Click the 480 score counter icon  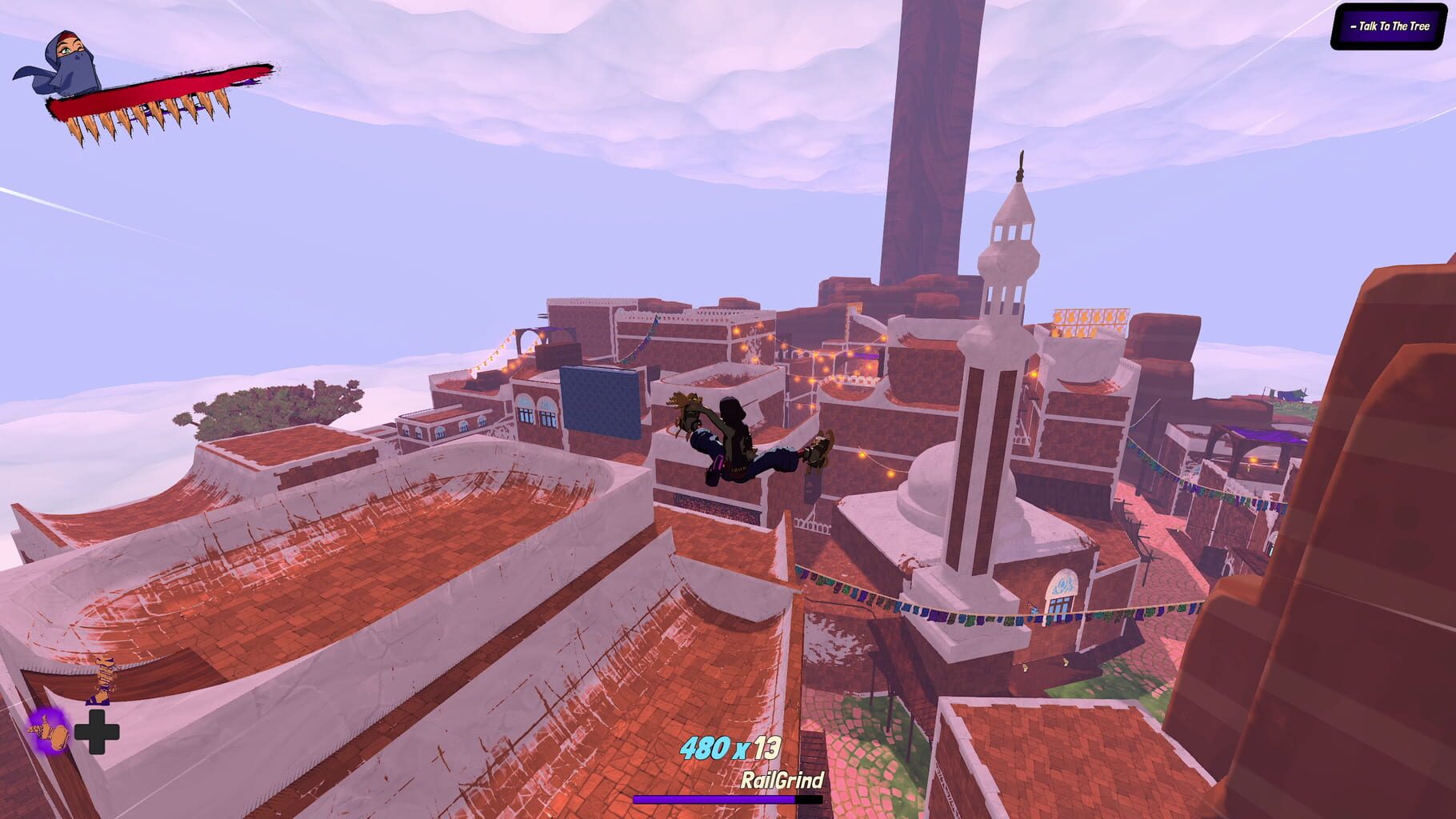coord(709,749)
